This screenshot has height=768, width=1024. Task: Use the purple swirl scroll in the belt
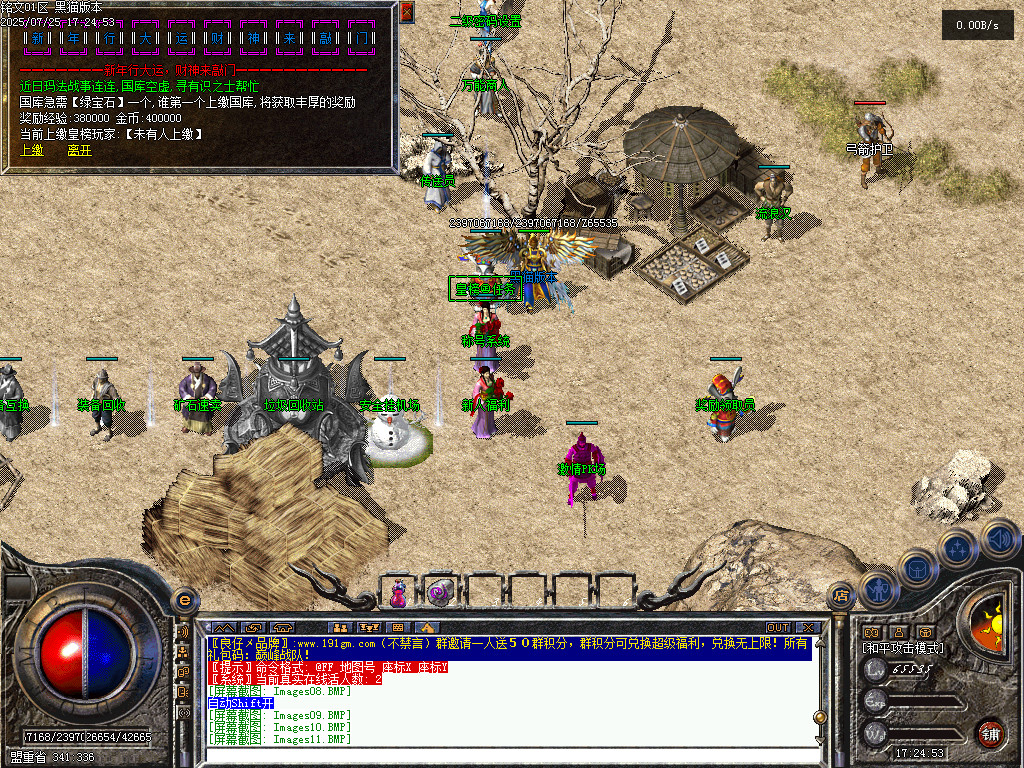tap(439, 592)
